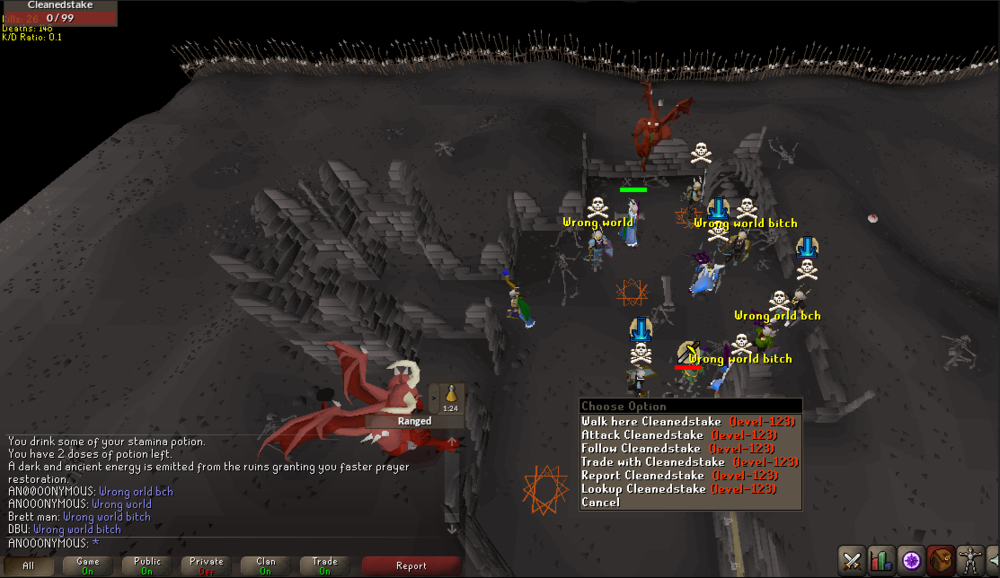The image size is (1000, 578).
Task: Choose Follow Cleanedstake option
Action: tap(688, 449)
